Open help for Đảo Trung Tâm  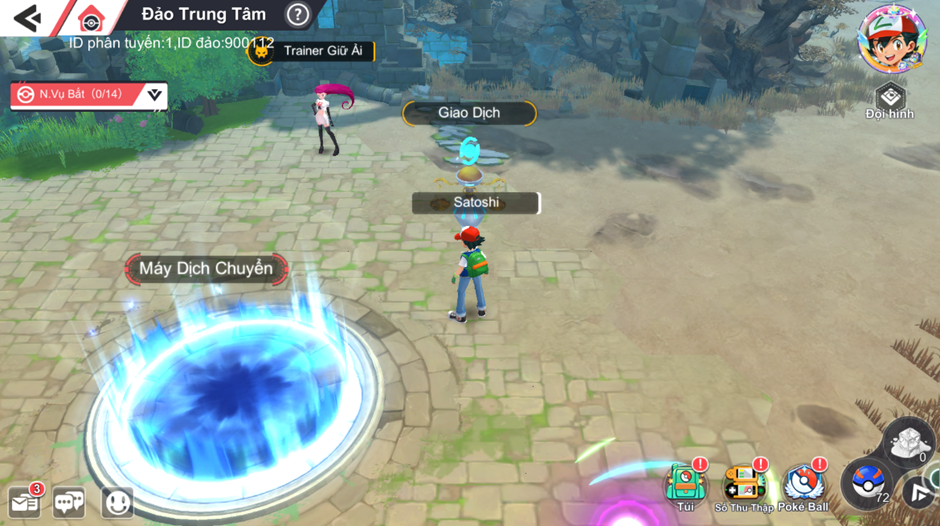(x=297, y=14)
